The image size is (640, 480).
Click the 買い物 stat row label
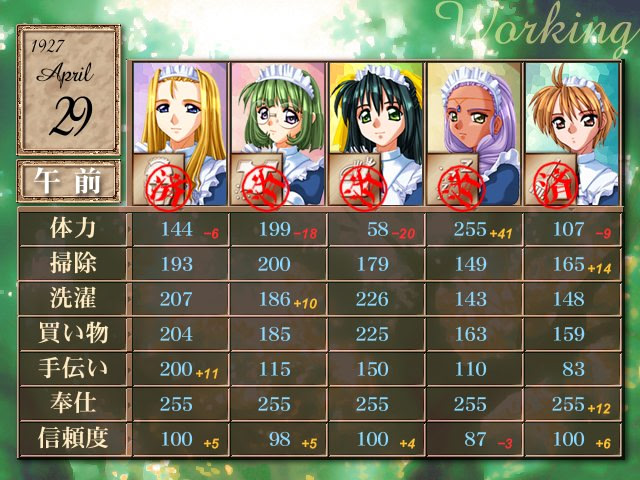(x=73, y=333)
